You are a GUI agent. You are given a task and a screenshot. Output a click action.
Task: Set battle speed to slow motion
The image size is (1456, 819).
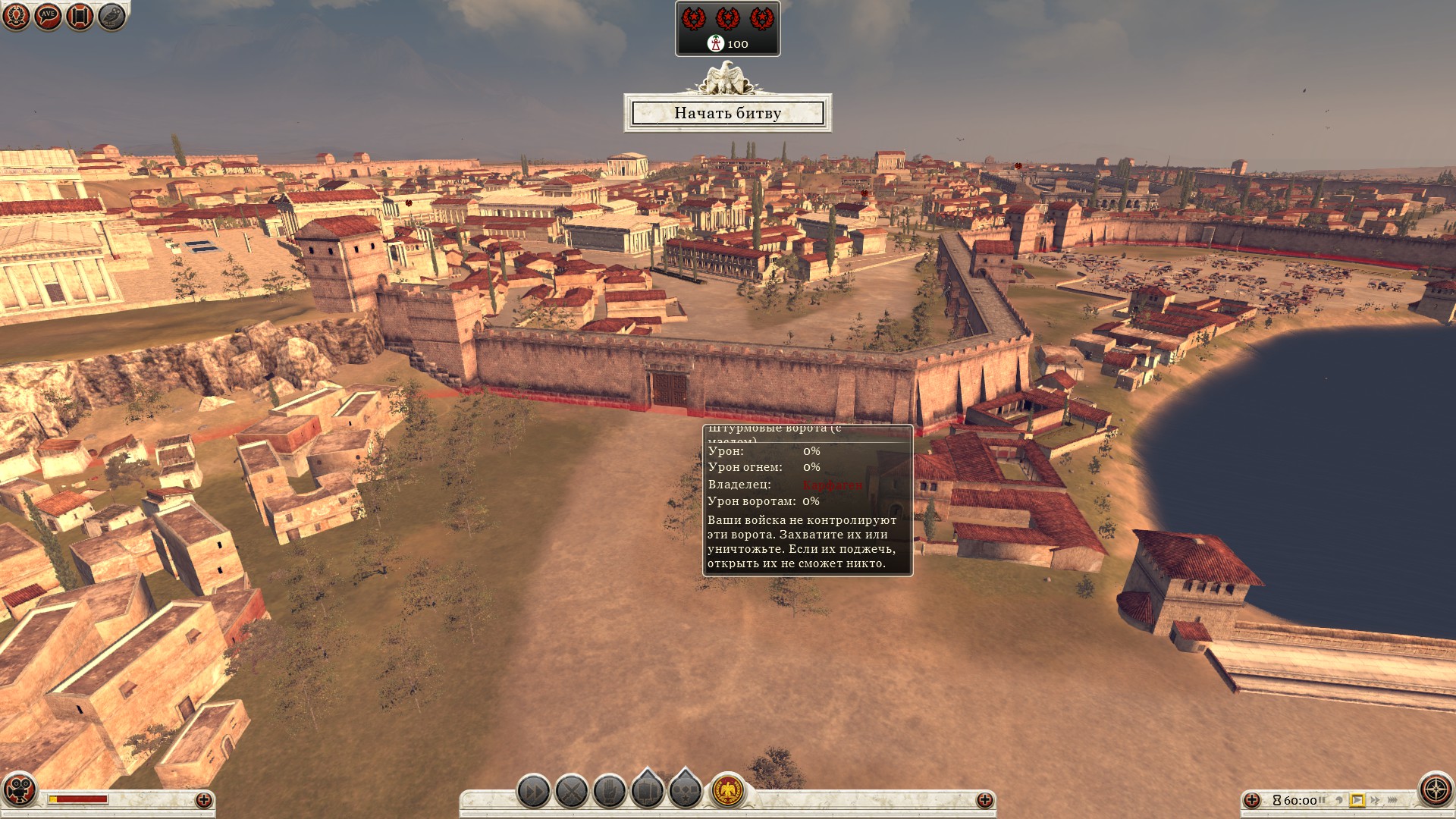point(1339,800)
